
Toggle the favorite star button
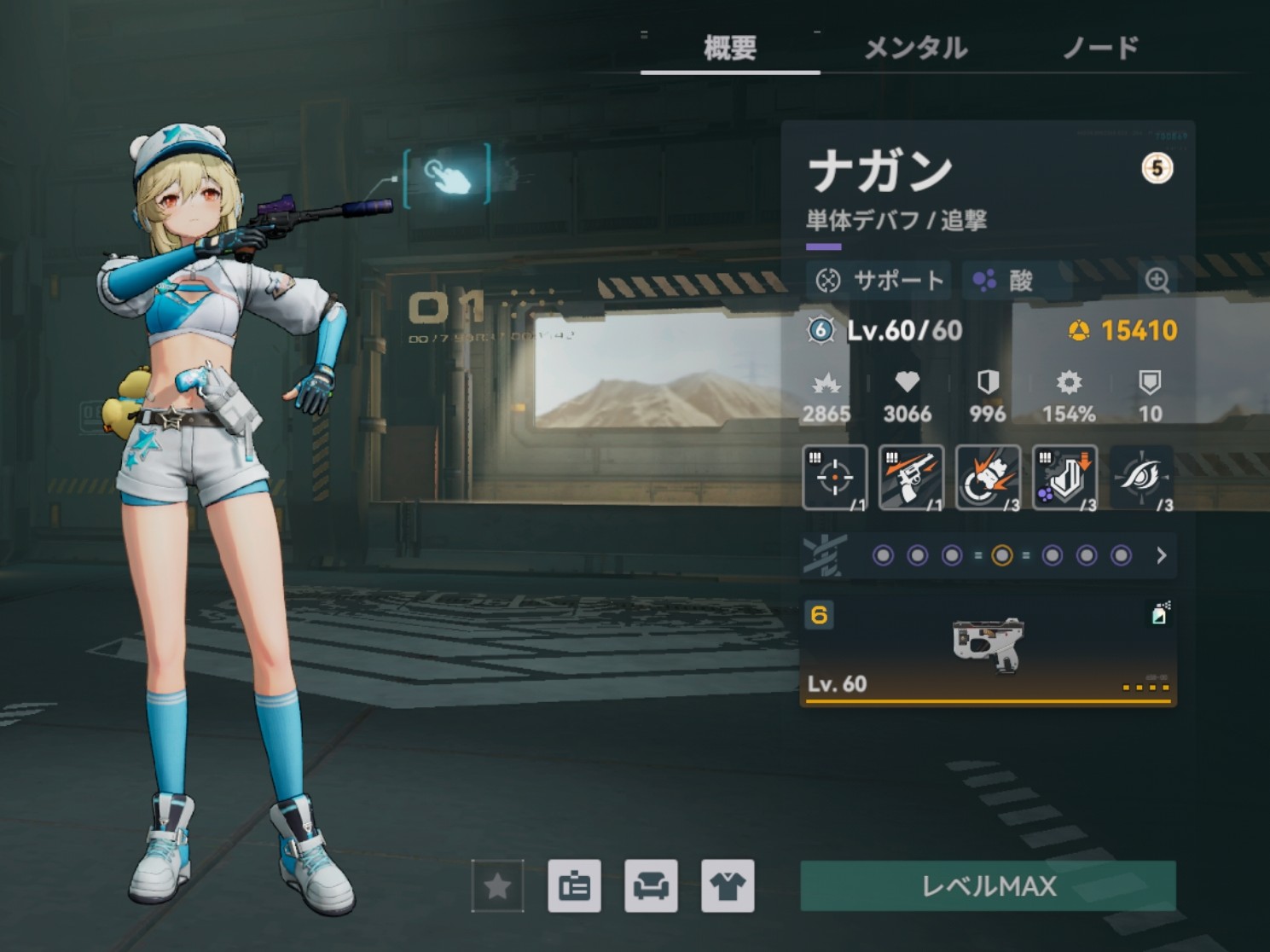(x=497, y=886)
